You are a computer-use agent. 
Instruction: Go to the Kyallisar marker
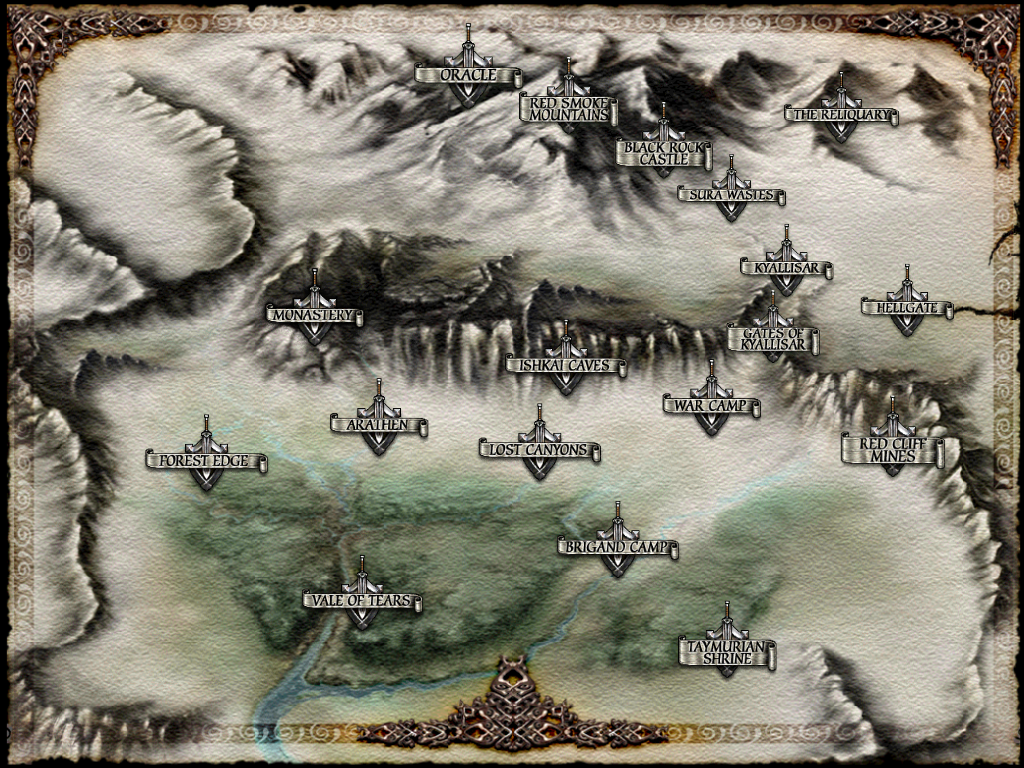pos(786,268)
